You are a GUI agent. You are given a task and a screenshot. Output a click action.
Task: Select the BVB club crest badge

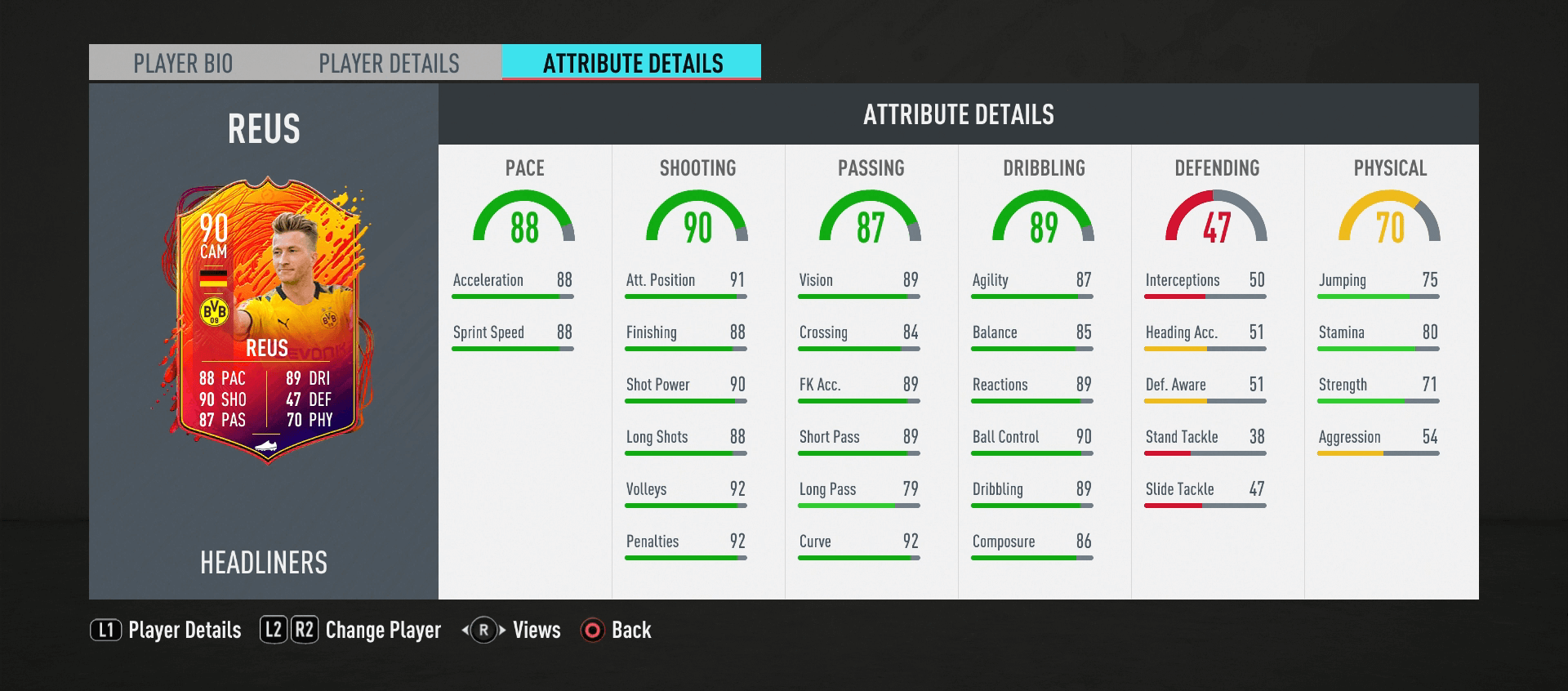pos(214,313)
